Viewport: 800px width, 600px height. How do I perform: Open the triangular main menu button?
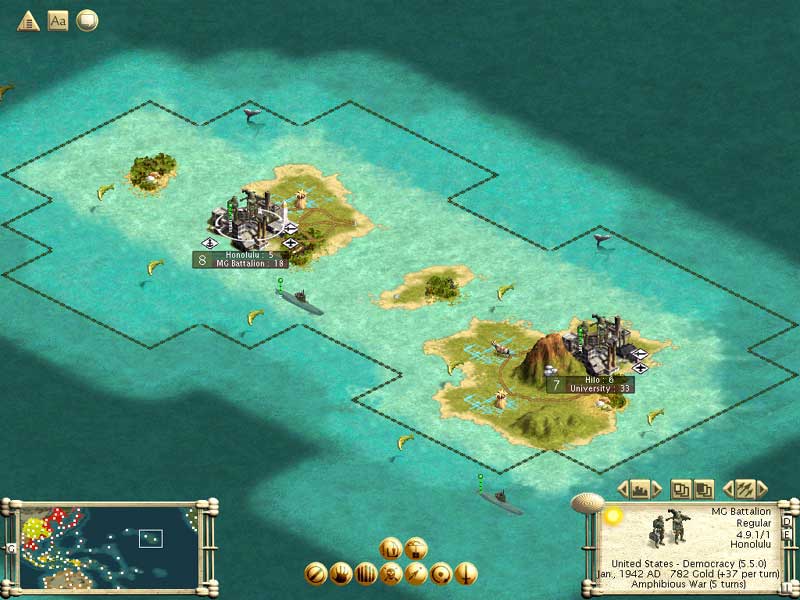(28, 20)
